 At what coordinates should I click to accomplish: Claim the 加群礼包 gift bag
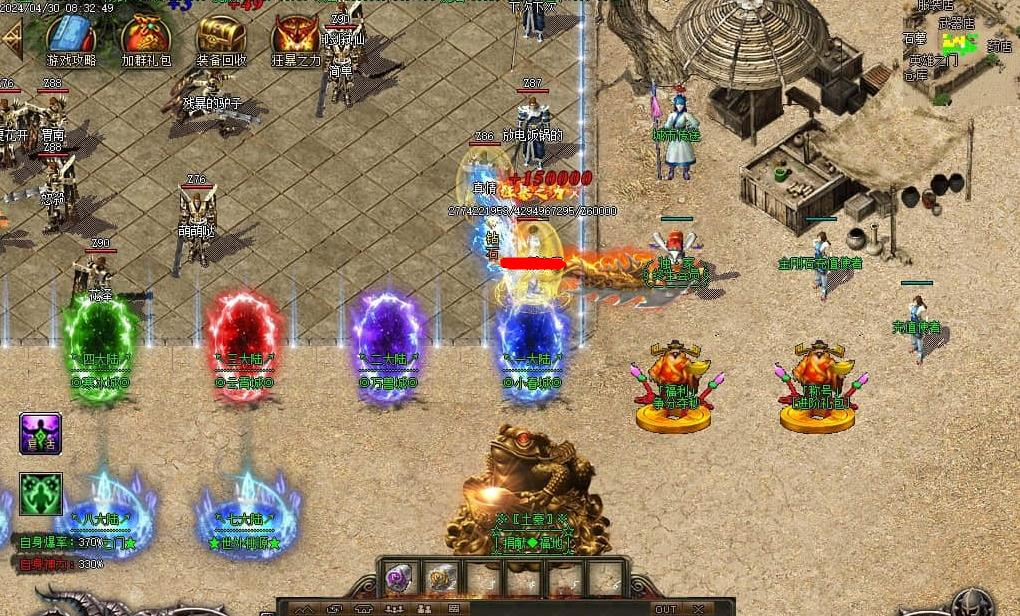point(146,37)
